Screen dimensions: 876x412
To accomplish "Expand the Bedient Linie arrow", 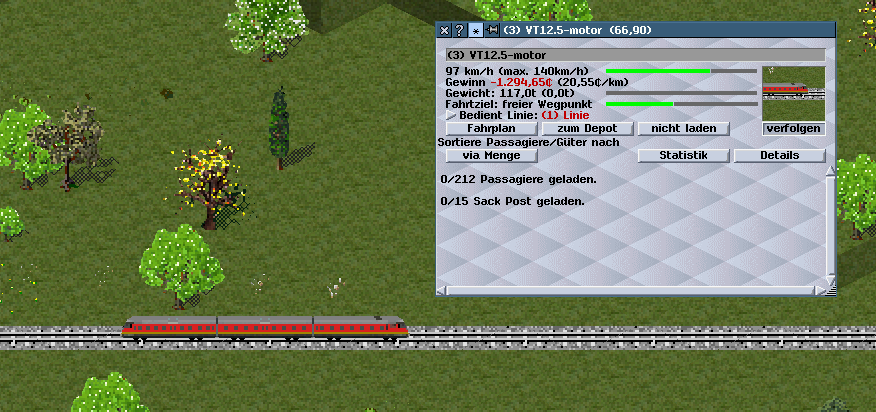I will (x=450, y=116).
